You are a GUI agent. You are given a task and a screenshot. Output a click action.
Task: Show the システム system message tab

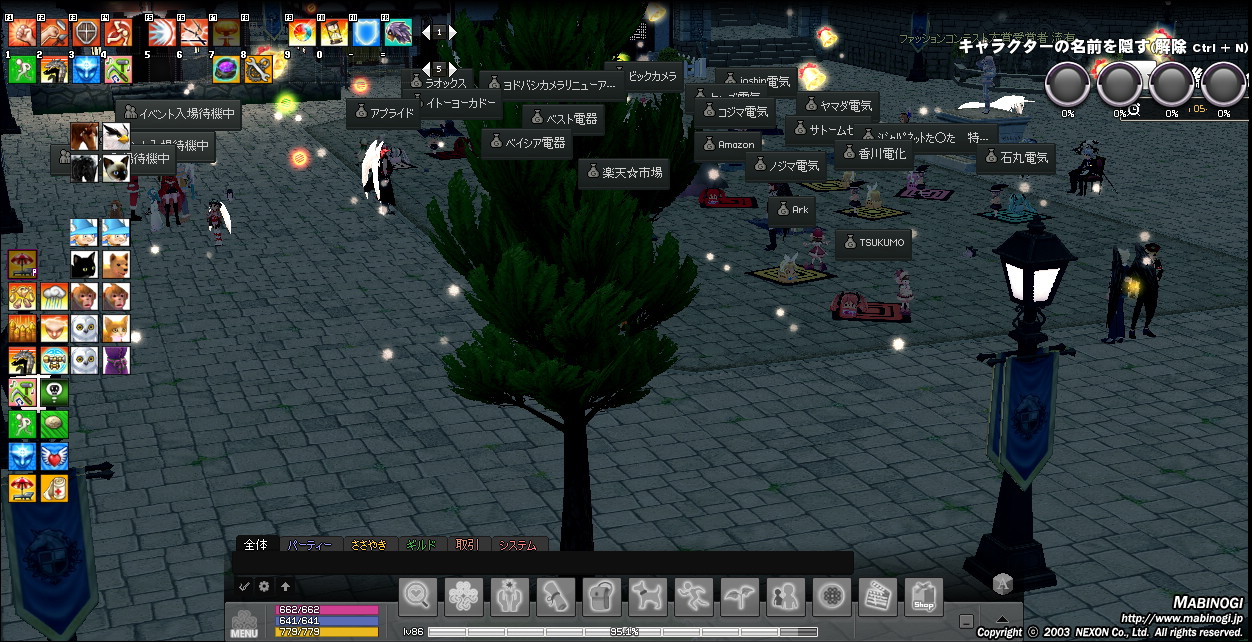click(x=518, y=545)
